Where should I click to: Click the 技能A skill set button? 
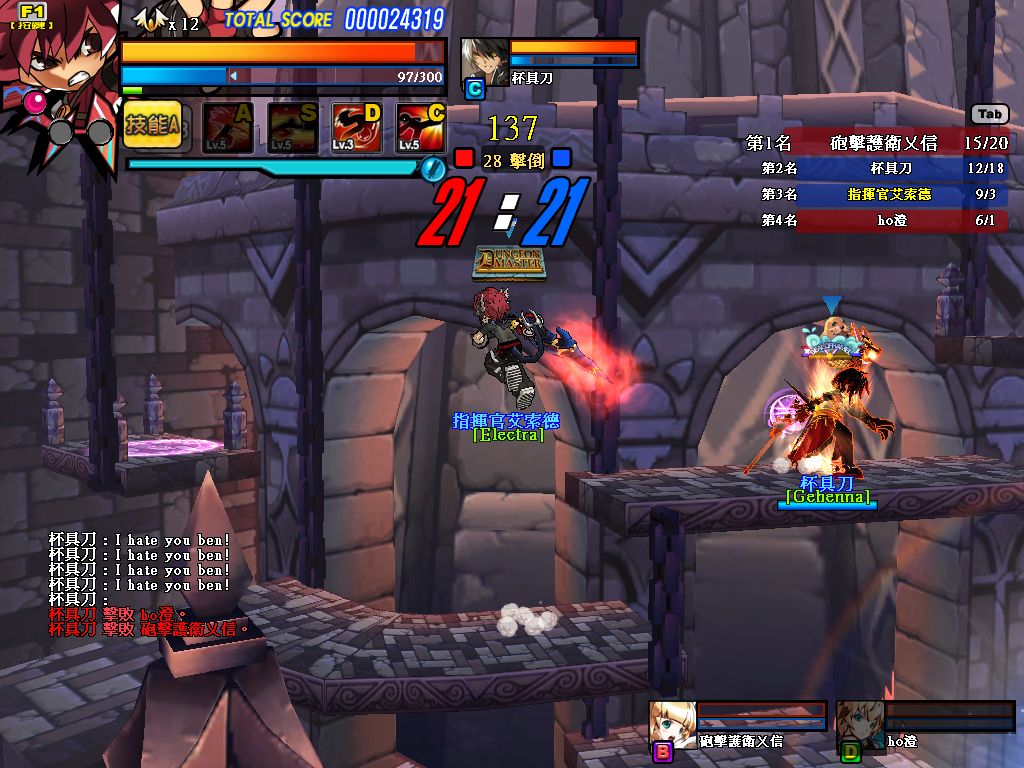point(152,125)
